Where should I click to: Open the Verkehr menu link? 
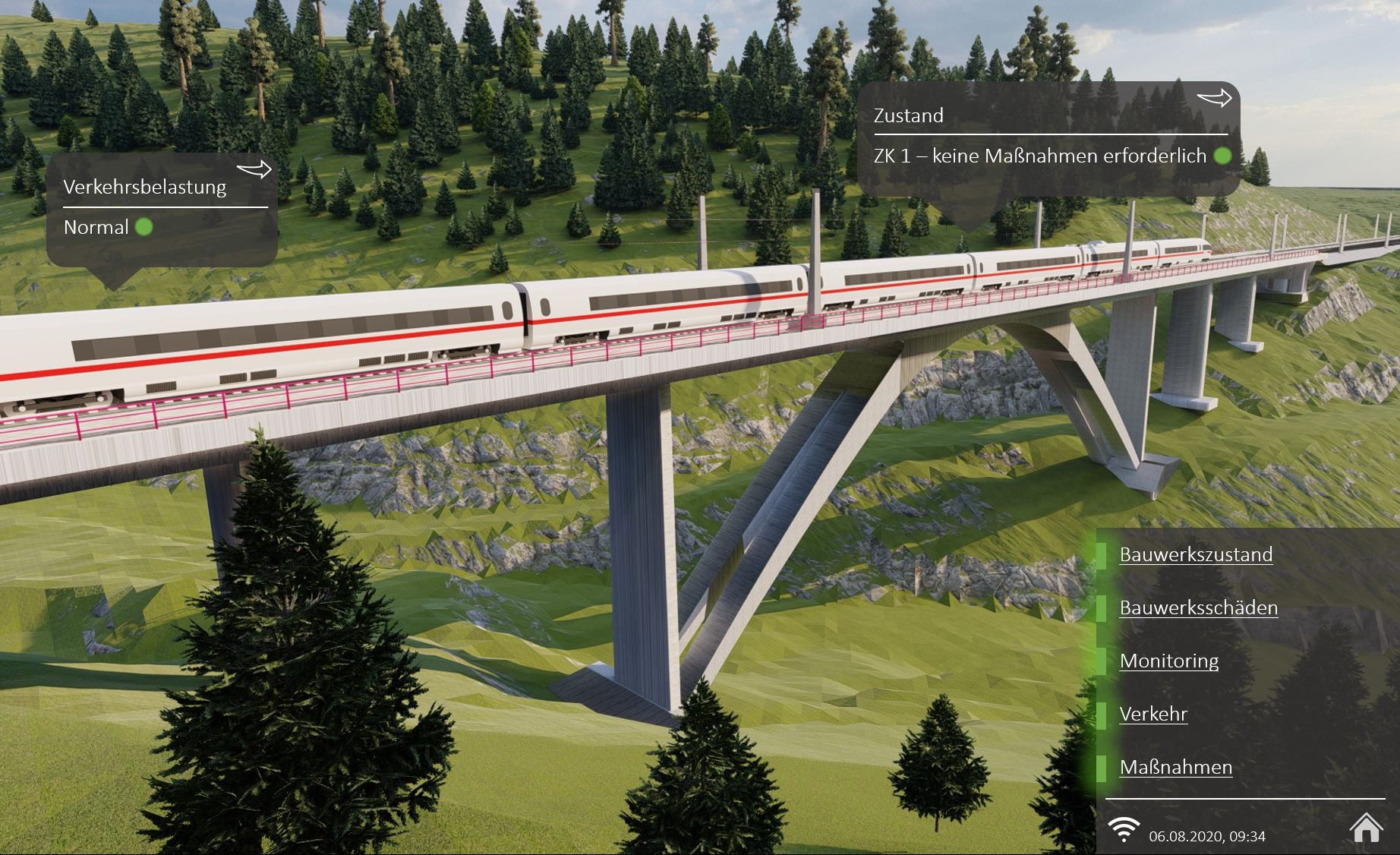click(x=1152, y=714)
